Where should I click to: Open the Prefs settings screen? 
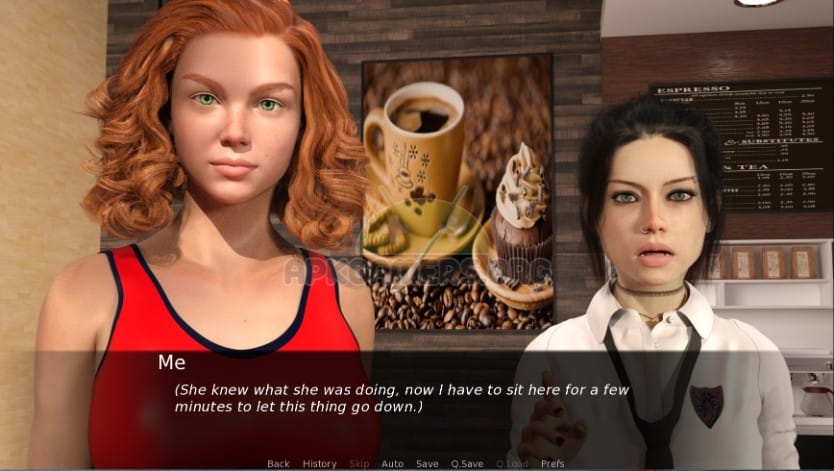point(552,464)
